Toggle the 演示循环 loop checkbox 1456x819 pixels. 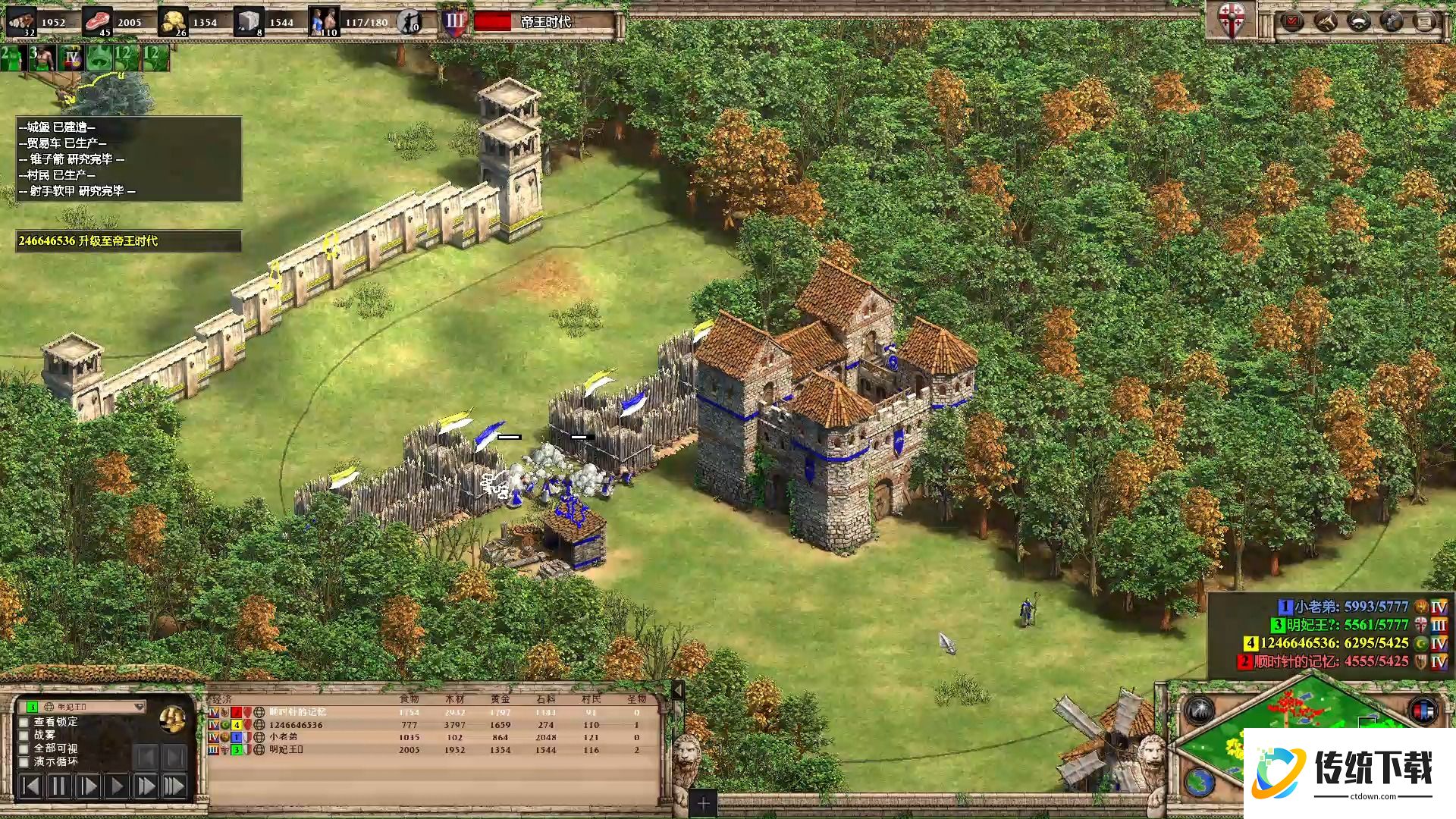pyautogui.click(x=24, y=761)
